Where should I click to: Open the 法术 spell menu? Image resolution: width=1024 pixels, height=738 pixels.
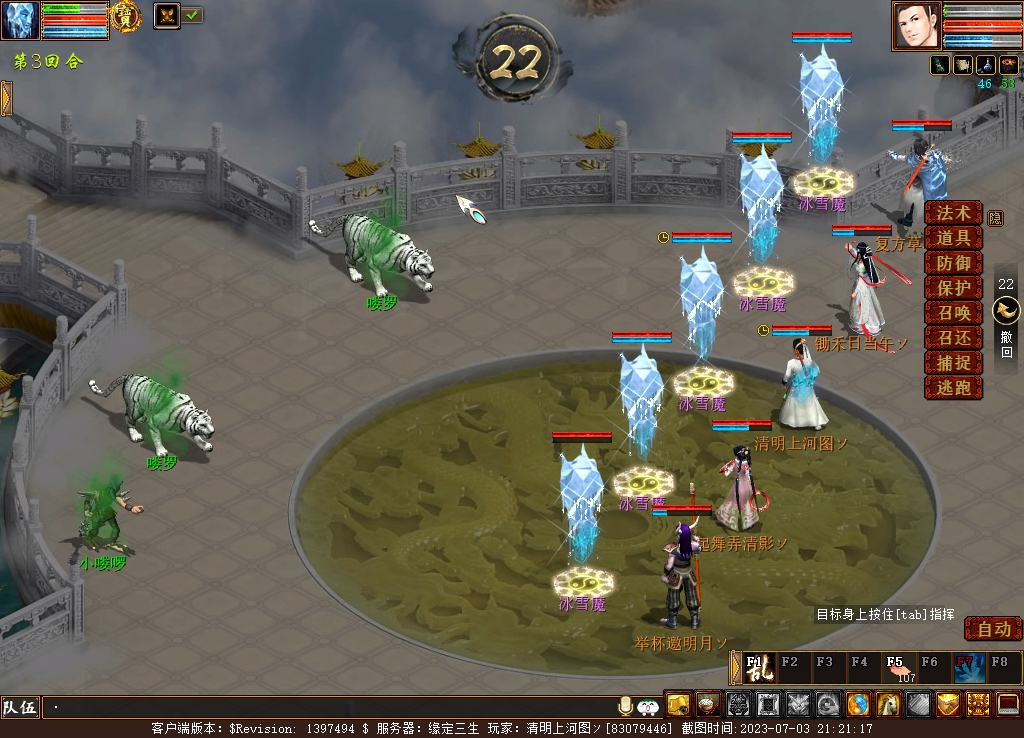(953, 213)
